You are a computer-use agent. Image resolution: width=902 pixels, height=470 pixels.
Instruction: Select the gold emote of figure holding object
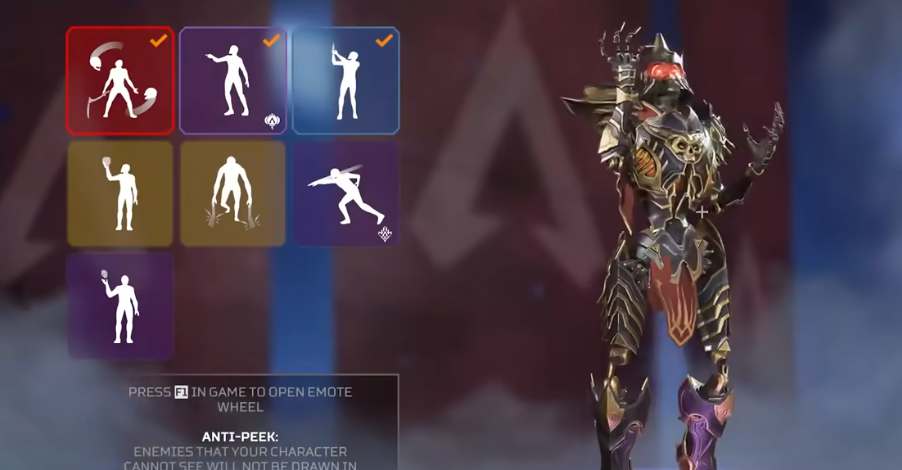pyautogui.click(x=120, y=193)
